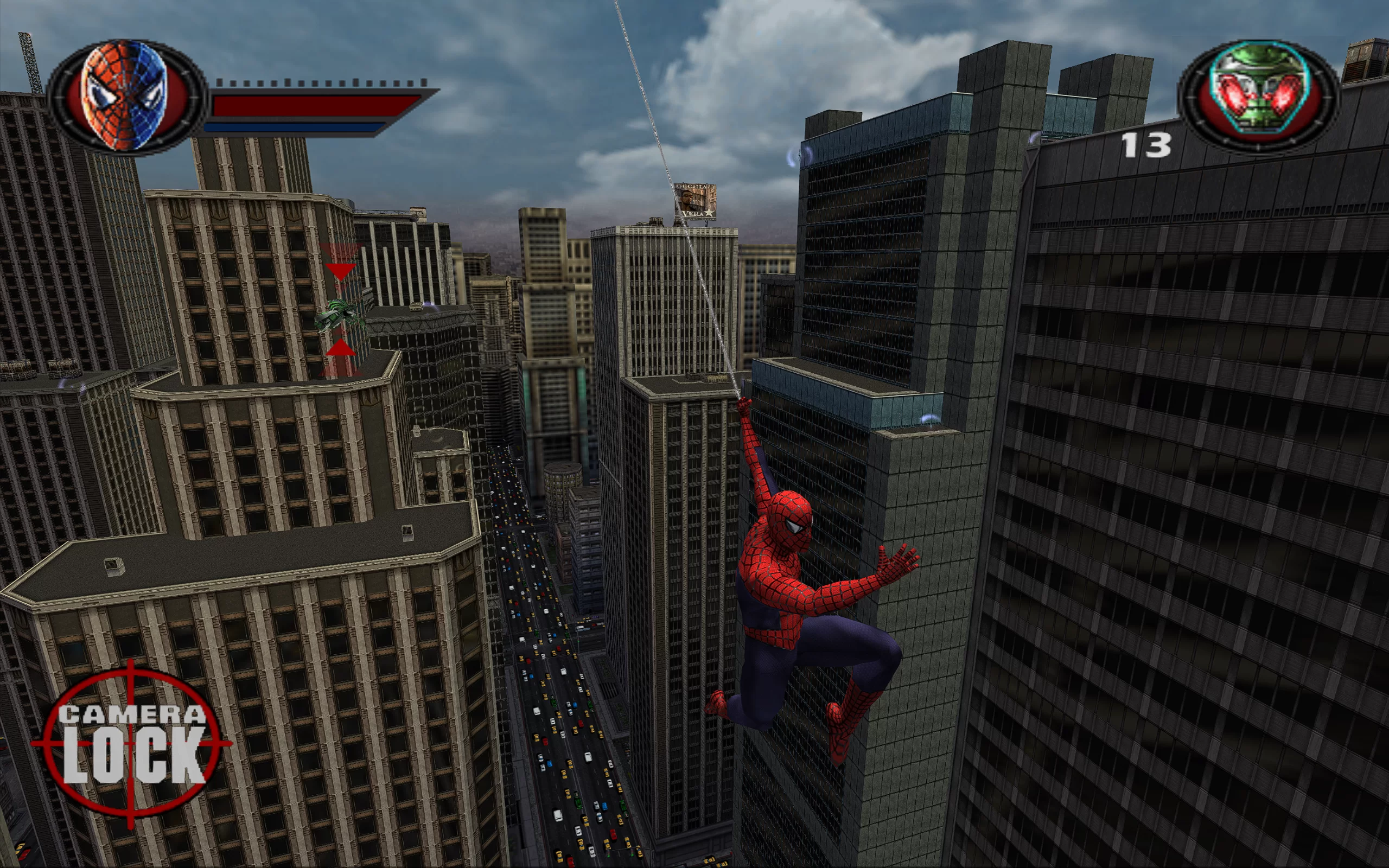Click the Spider-Man mask portrait icon
Image resolution: width=1389 pixels, height=868 pixels.
pos(125,95)
